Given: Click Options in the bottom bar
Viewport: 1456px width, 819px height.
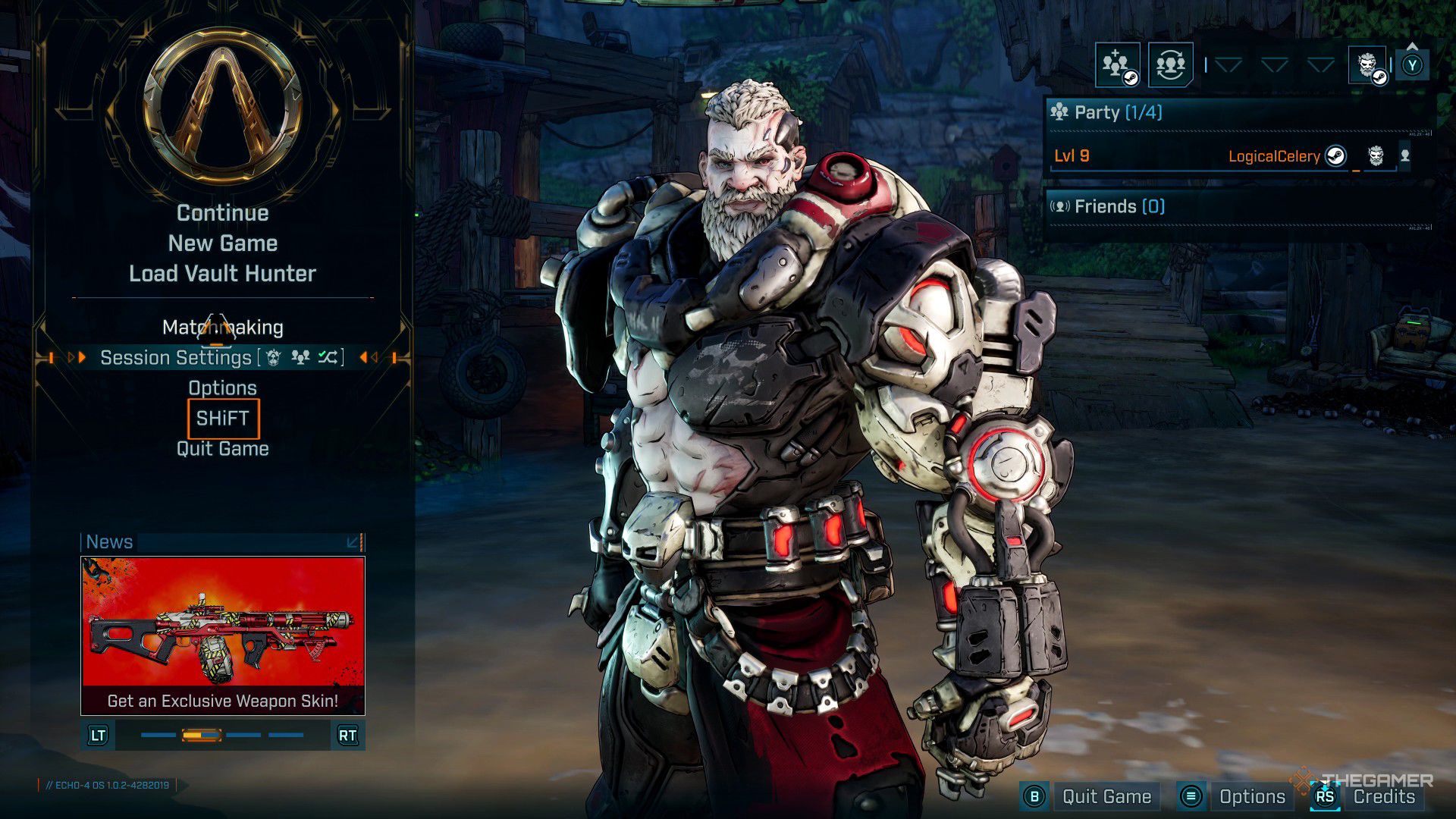Looking at the screenshot, I should (1251, 797).
